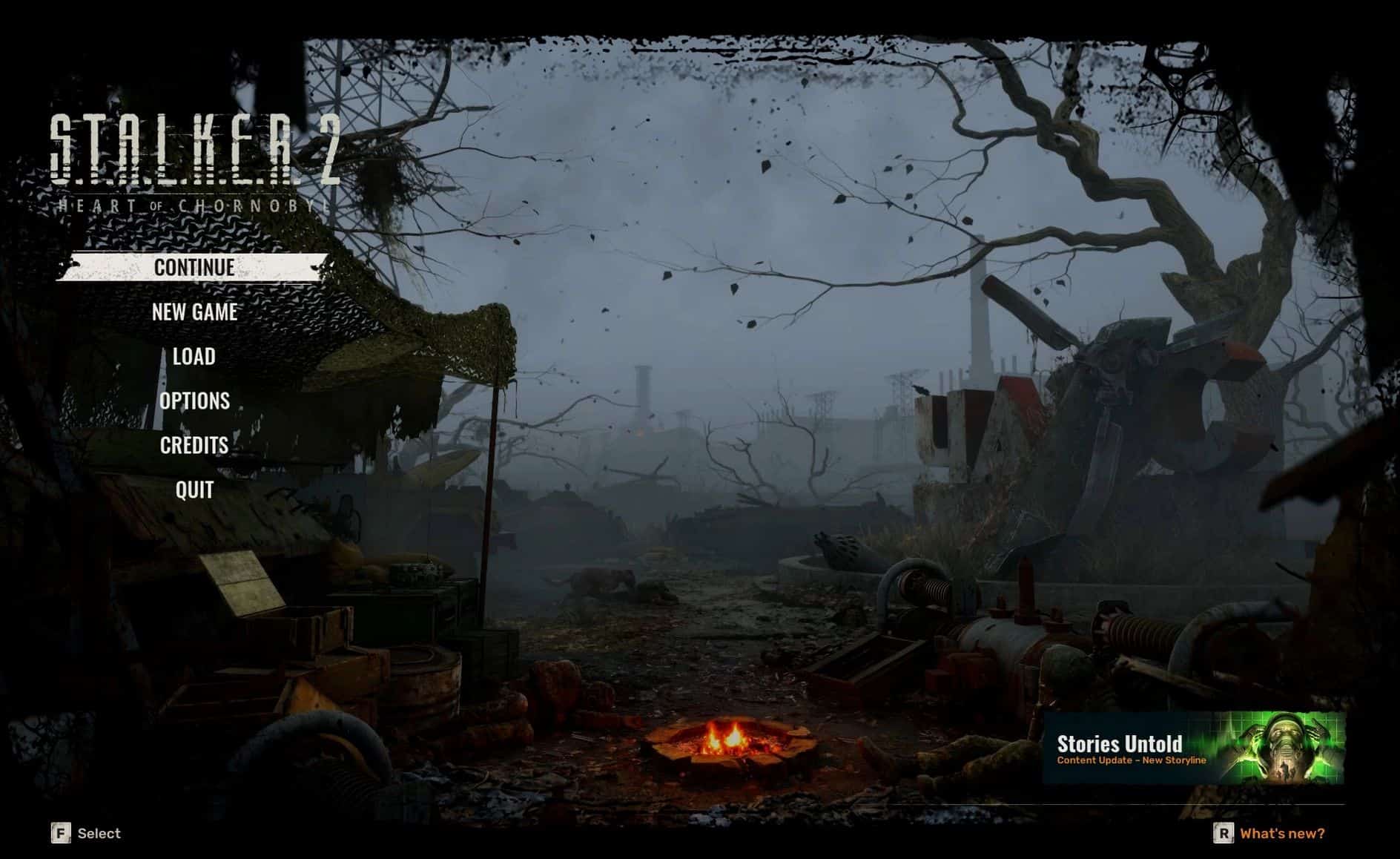Click the What's new? link
1400x859 pixels.
[x=1282, y=834]
